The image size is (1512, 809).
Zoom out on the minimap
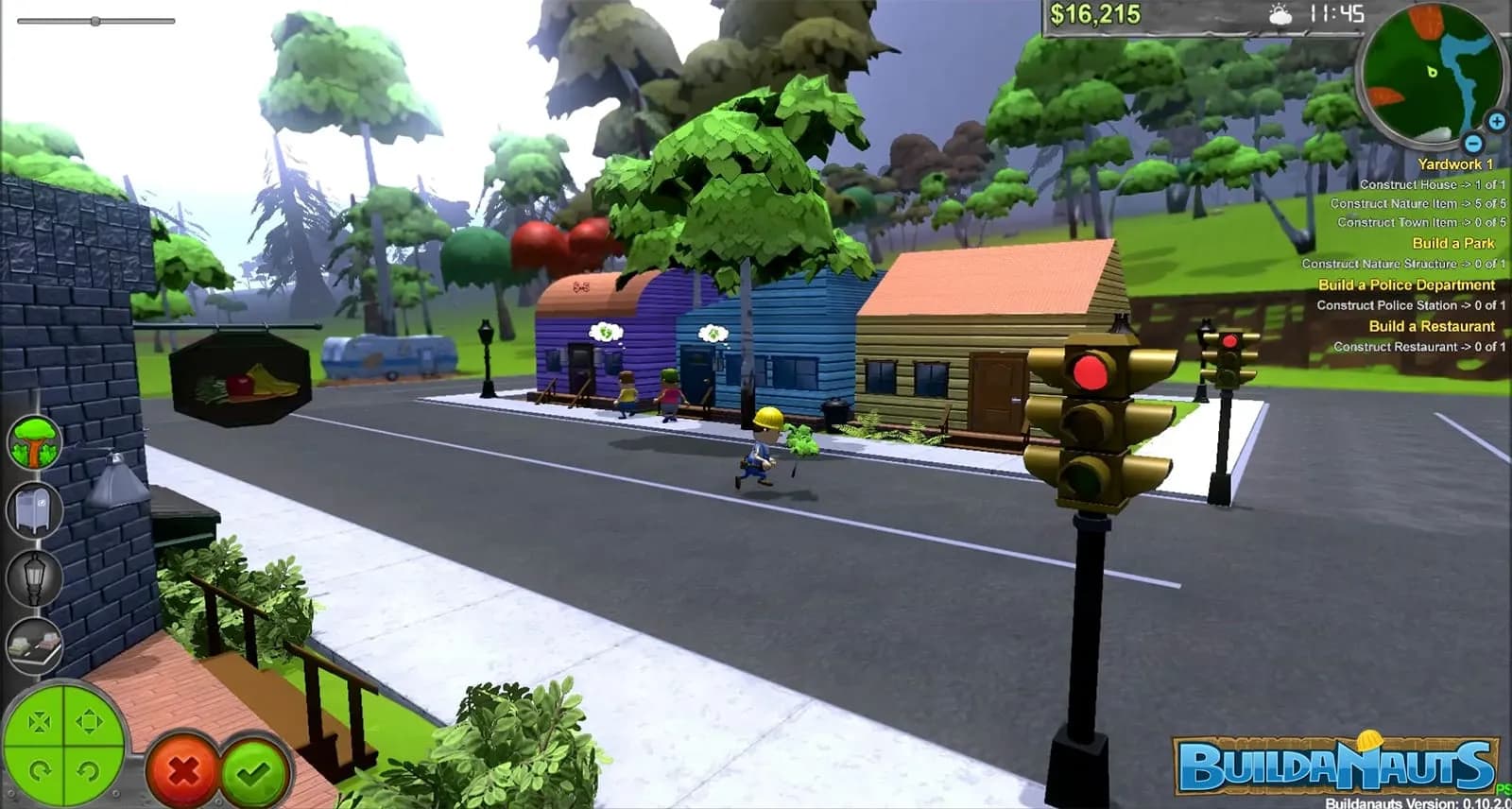[x=1472, y=142]
